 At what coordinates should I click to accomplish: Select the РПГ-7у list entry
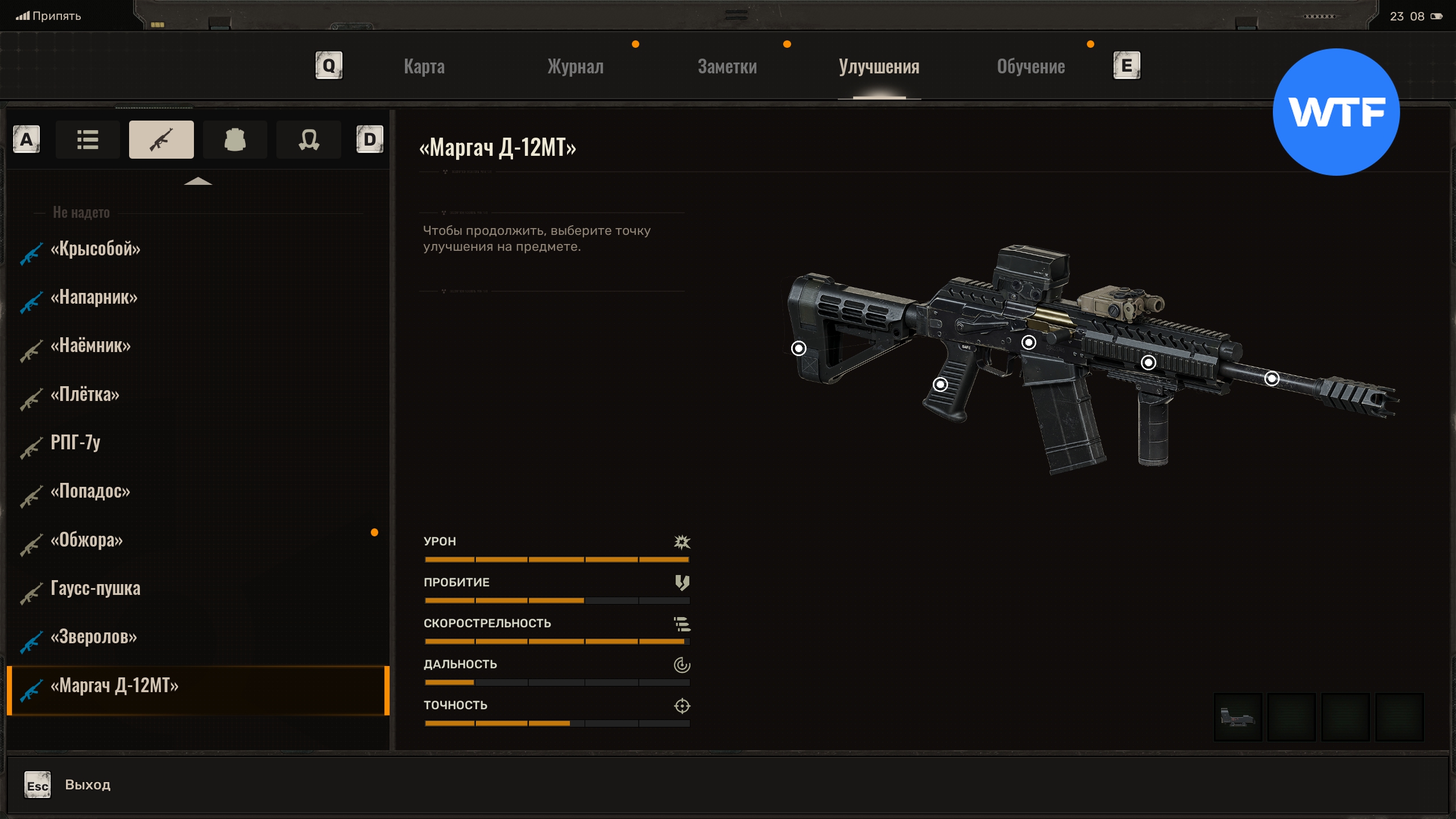tap(76, 442)
